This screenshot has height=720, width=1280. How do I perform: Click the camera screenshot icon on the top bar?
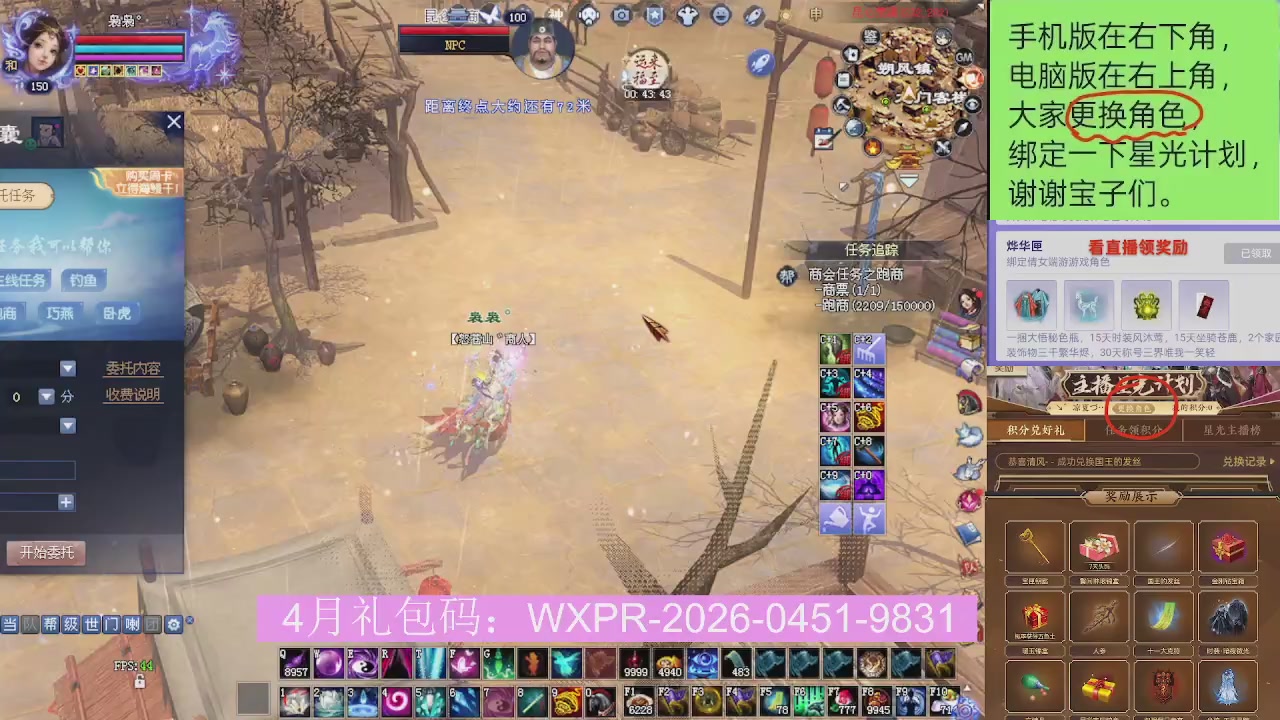click(620, 15)
